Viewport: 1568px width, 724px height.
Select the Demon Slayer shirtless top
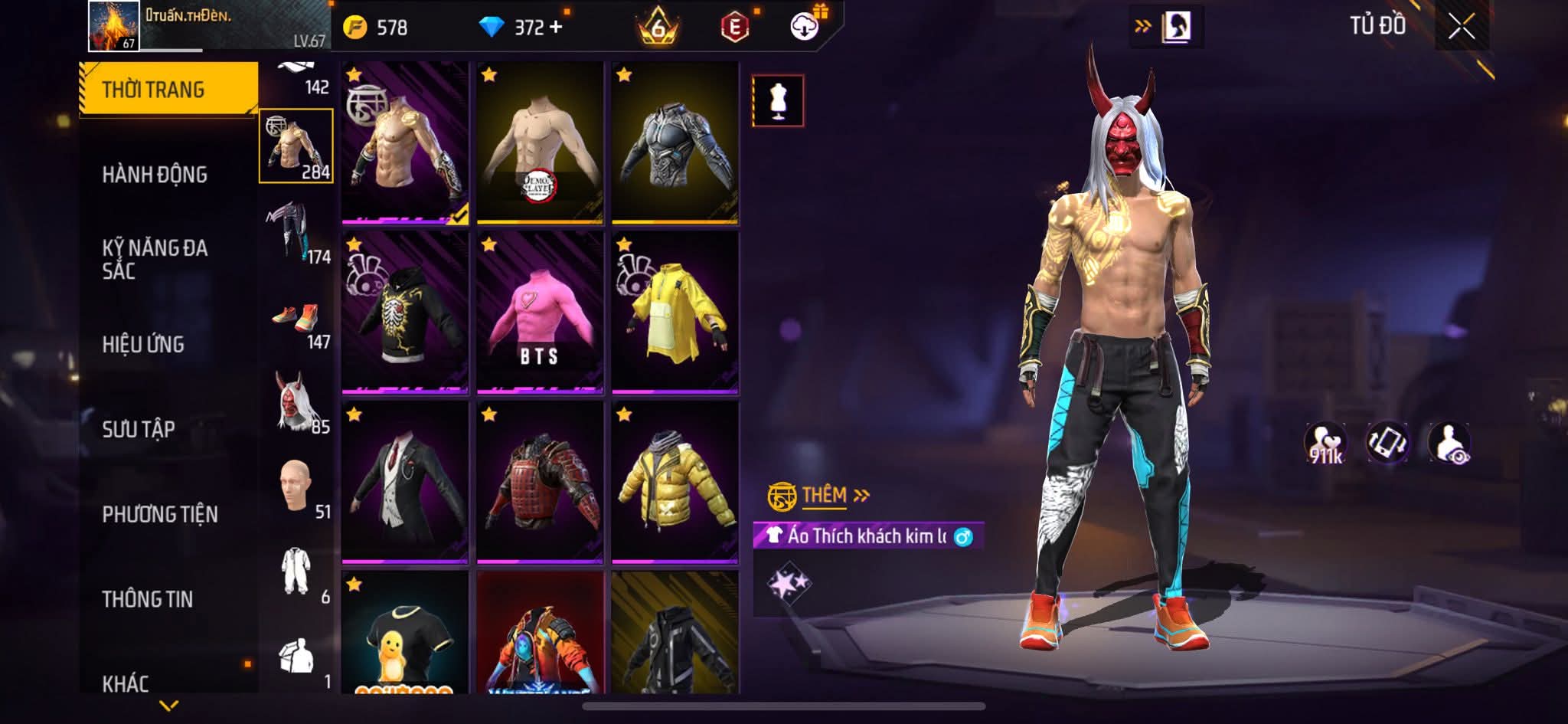click(540, 143)
